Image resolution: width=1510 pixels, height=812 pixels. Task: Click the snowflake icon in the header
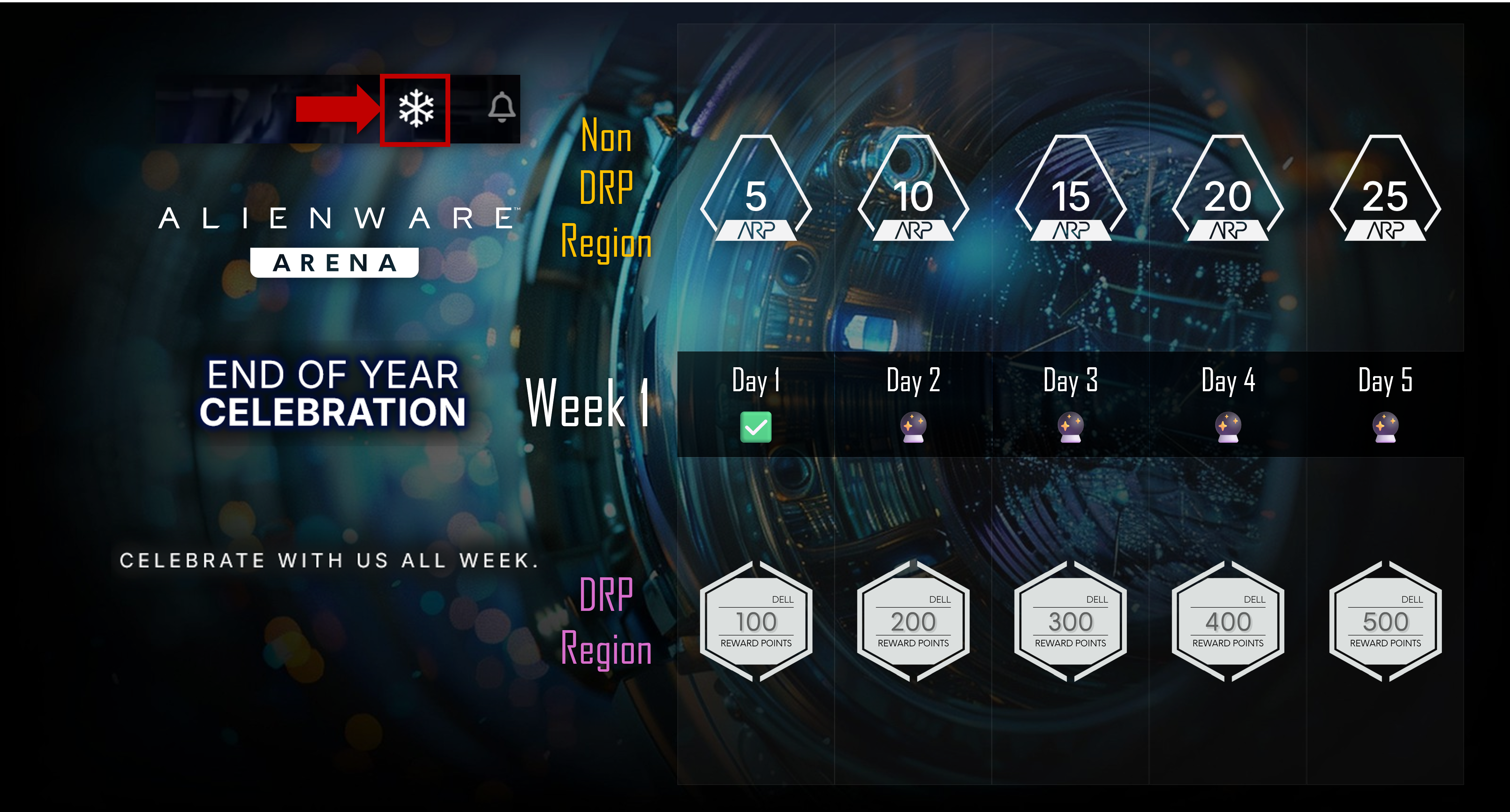pos(416,108)
